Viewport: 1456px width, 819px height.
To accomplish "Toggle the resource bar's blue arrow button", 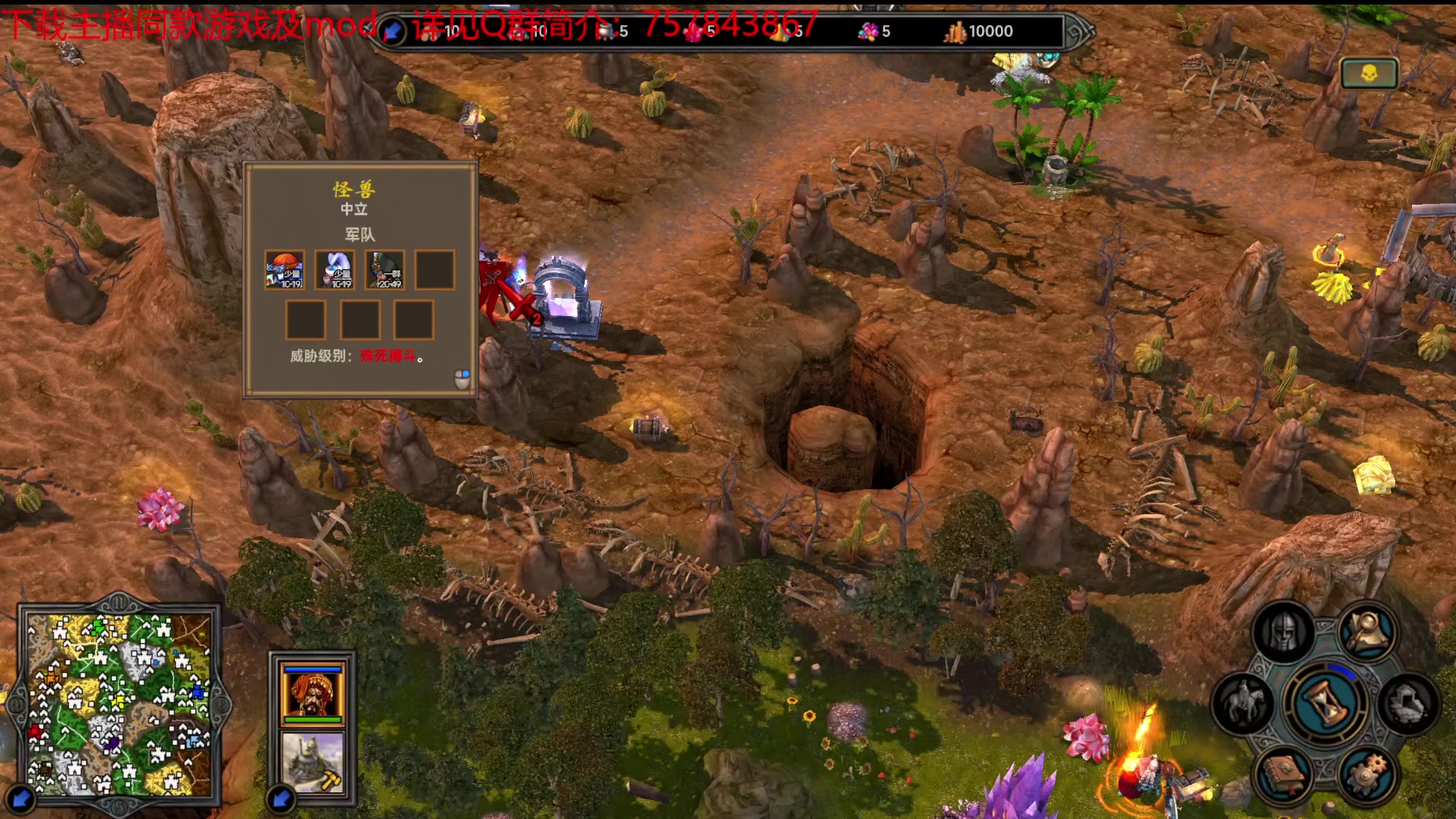I will (393, 31).
